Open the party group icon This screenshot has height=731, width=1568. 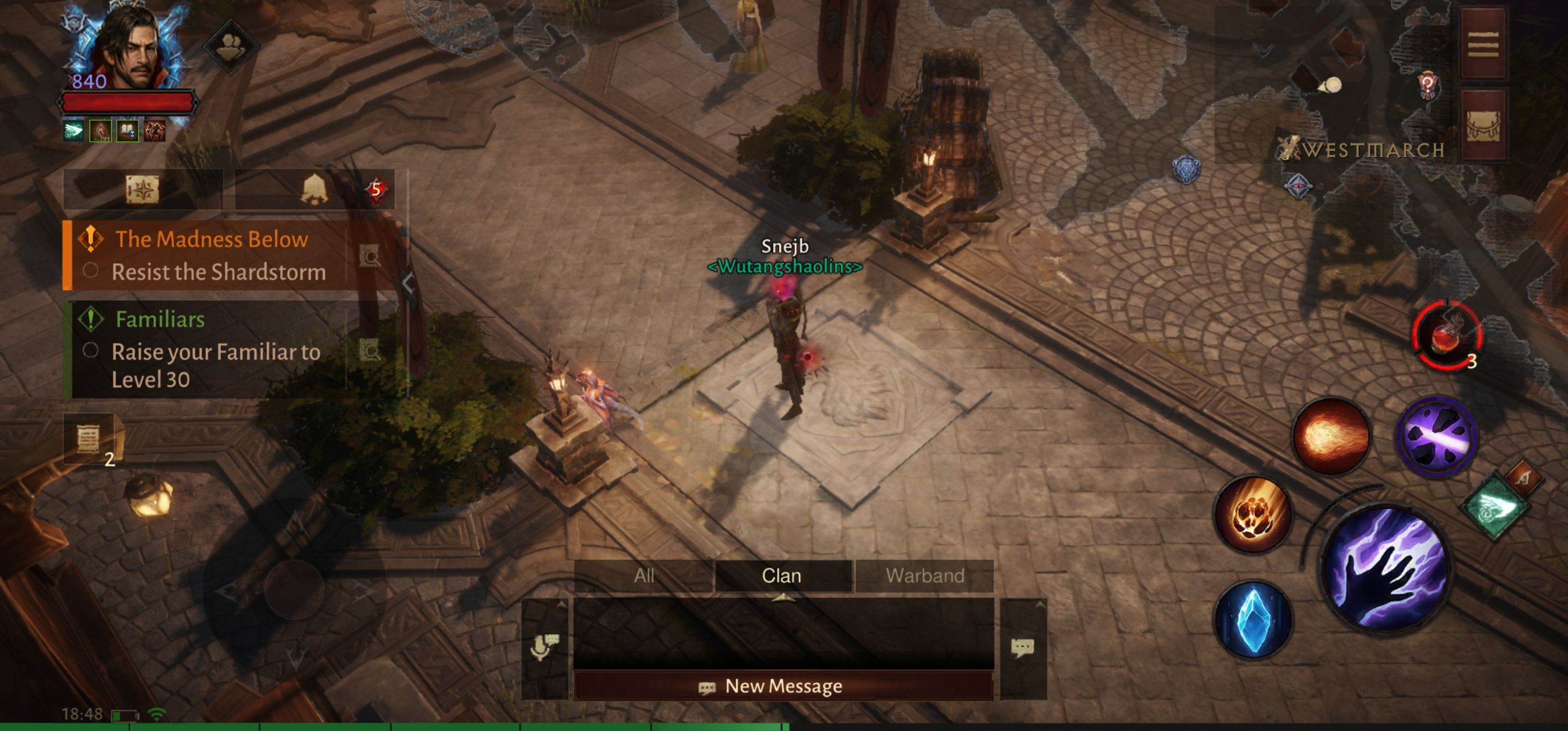coord(231,46)
